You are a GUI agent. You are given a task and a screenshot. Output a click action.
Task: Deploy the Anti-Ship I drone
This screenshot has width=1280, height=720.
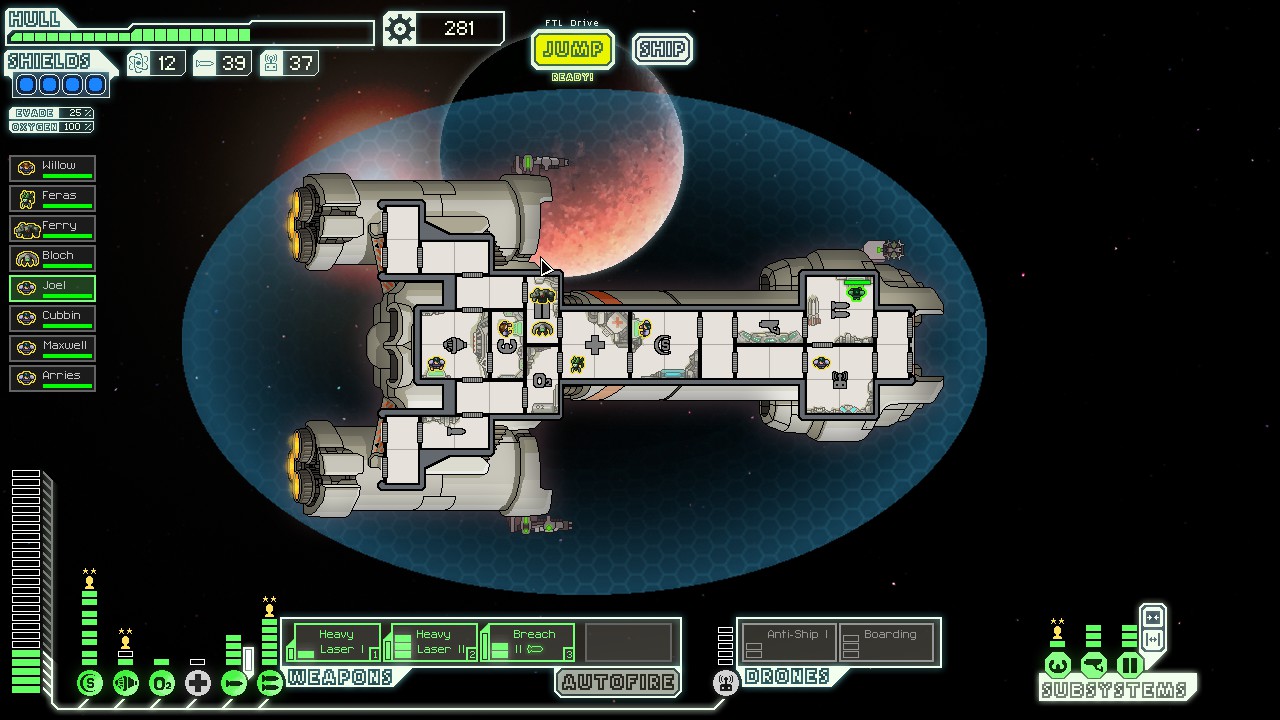[x=790, y=642]
